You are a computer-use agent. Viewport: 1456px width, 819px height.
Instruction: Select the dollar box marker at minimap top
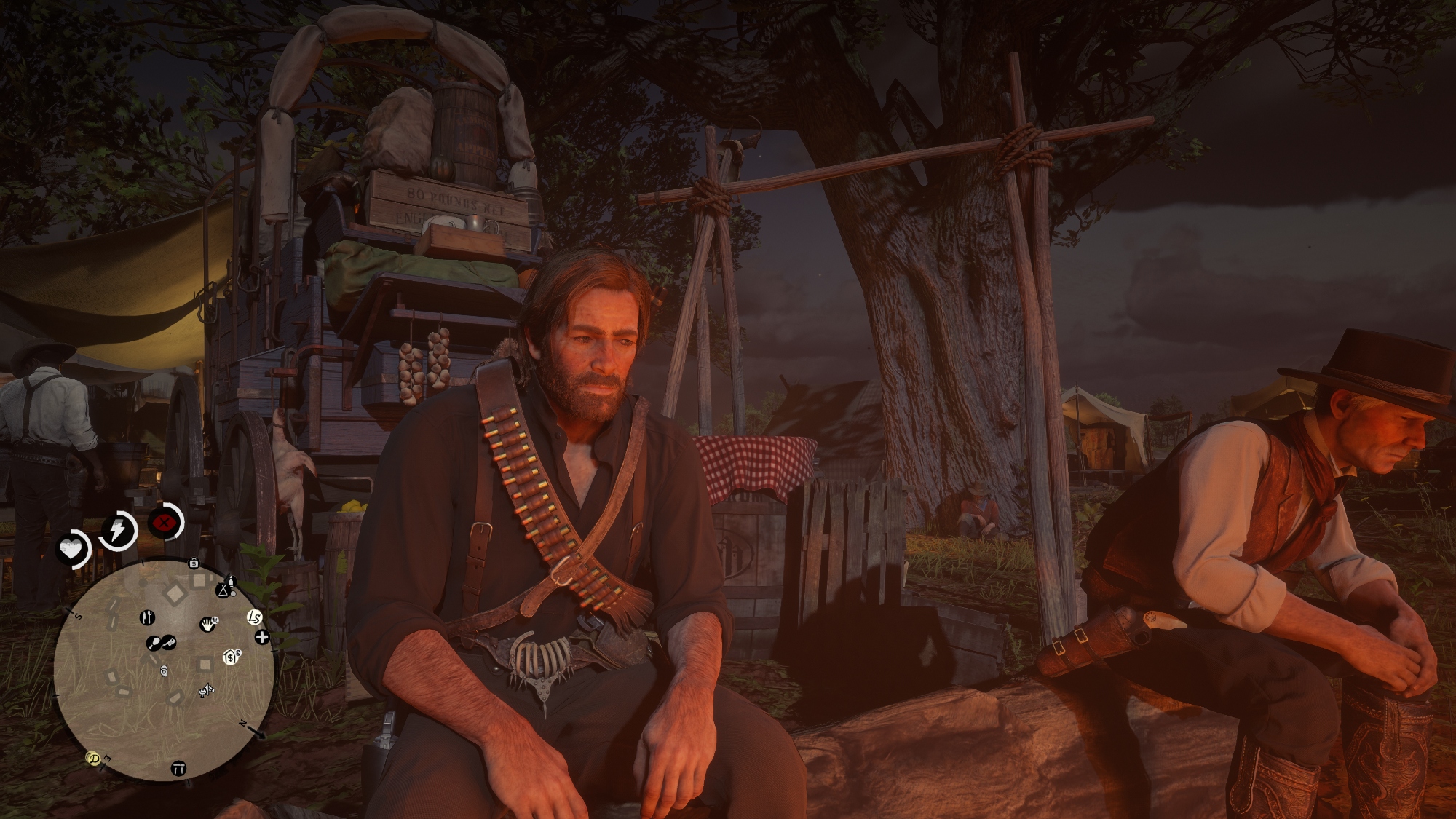194,563
